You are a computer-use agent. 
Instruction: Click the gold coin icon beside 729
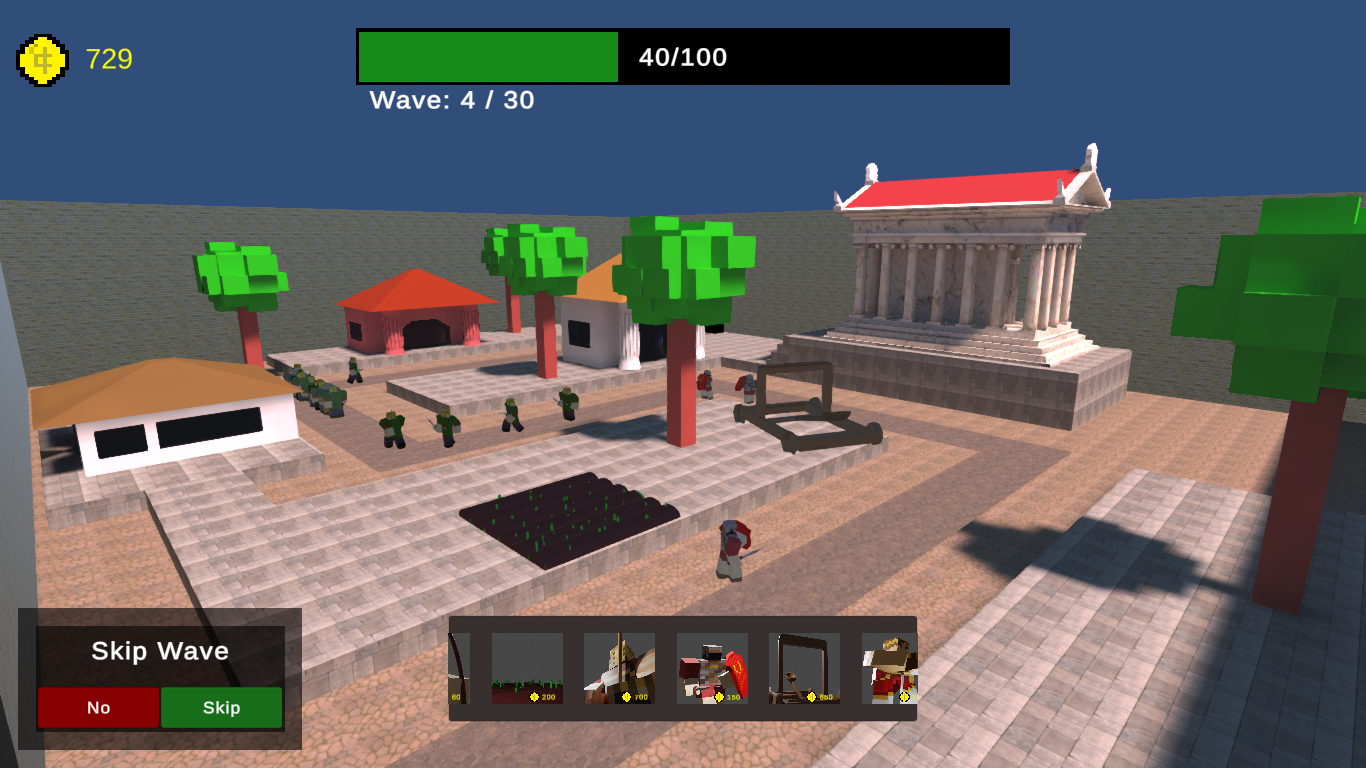point(44,59)
